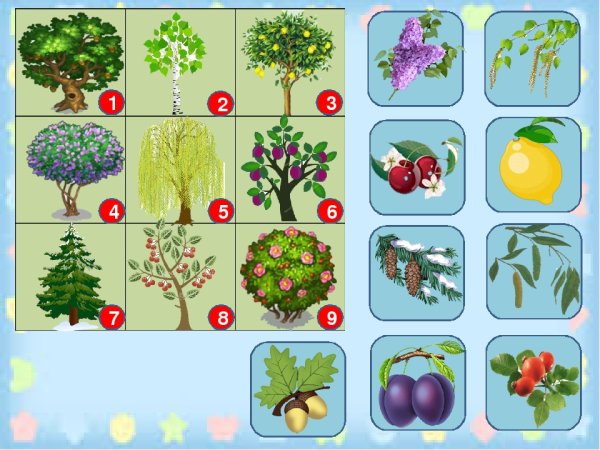
Task: Click the yellow lemon card
Action: point(533,164)
